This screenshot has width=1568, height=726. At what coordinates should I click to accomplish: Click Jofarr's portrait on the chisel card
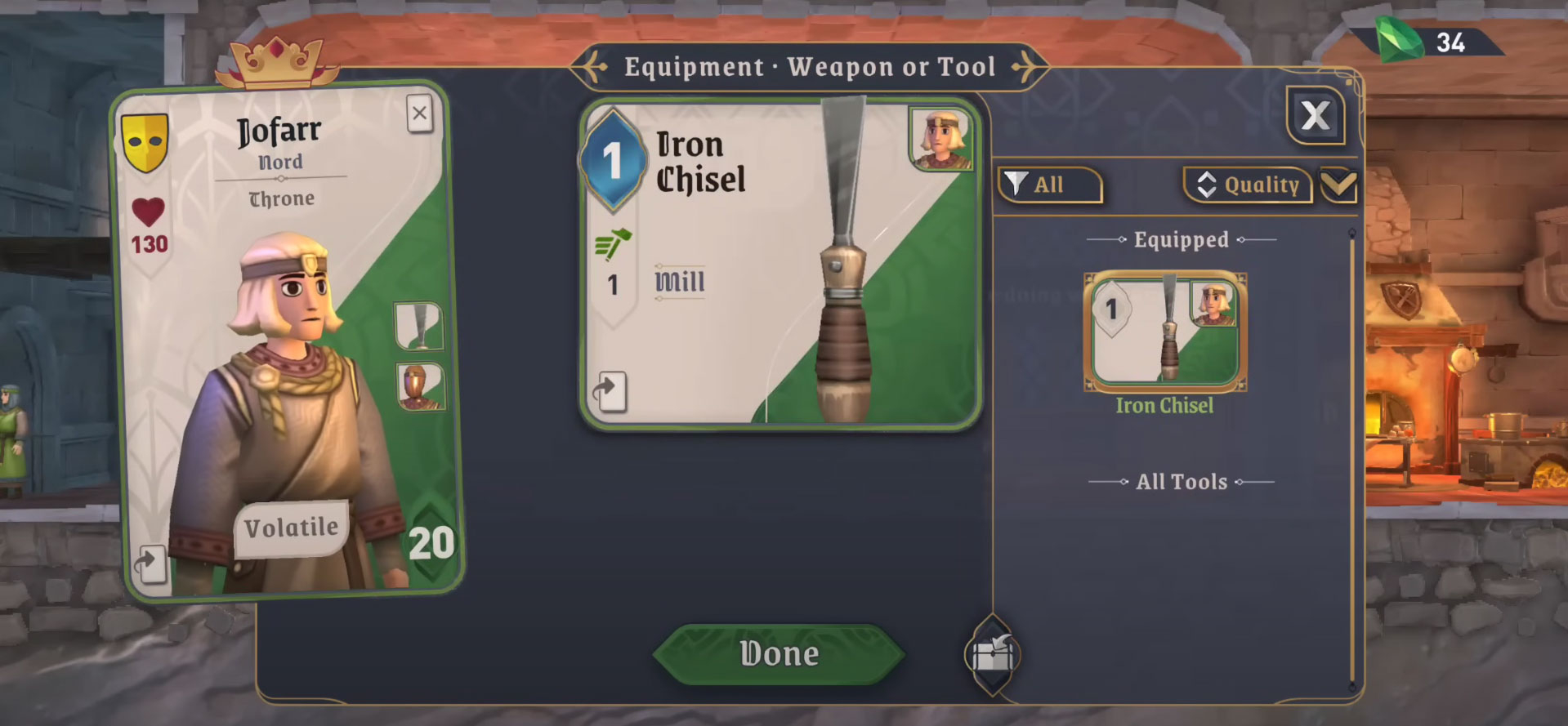pos(941,139)
